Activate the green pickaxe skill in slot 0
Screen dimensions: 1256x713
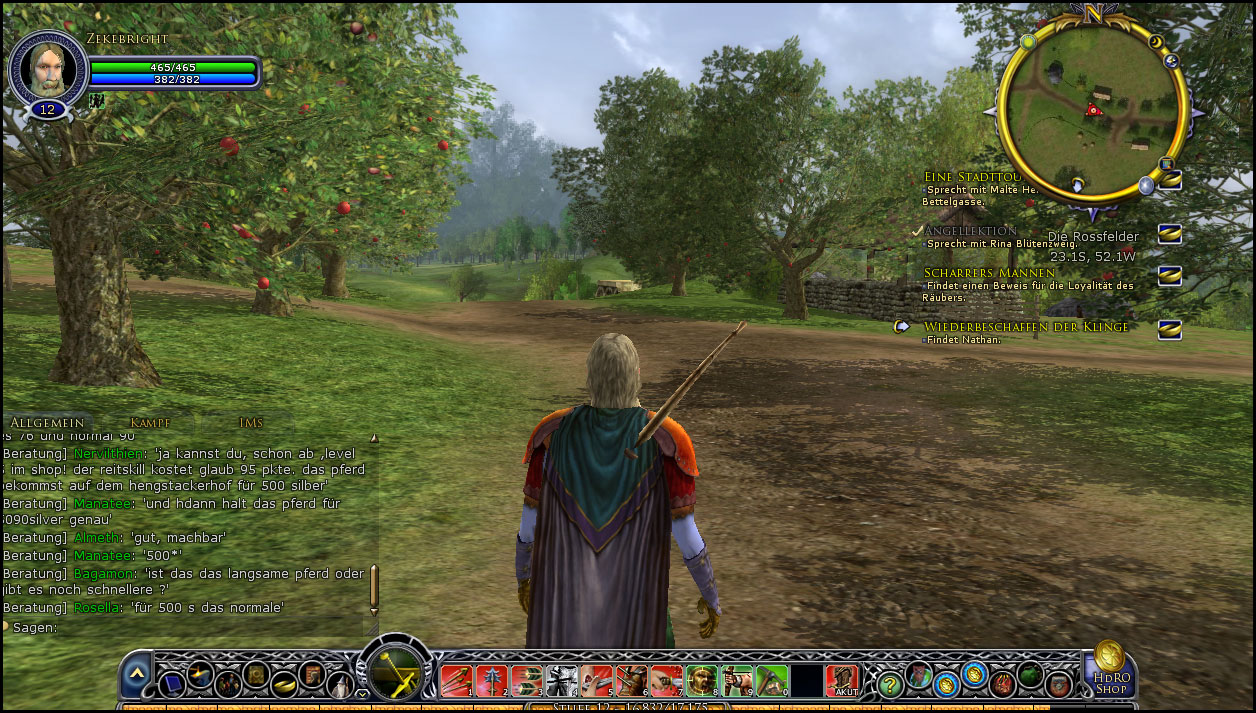point(771,680)
